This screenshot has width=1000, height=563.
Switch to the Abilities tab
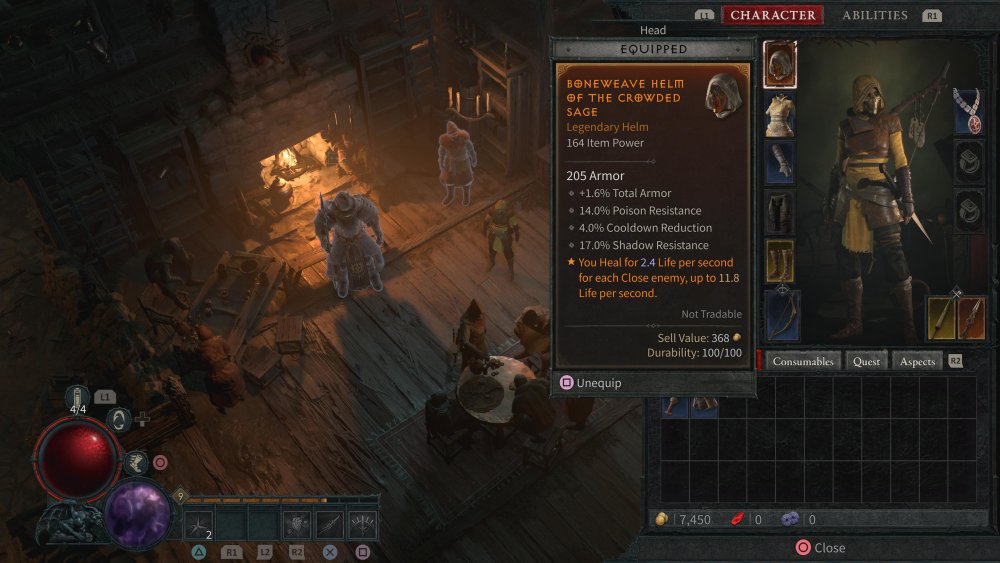874,15
